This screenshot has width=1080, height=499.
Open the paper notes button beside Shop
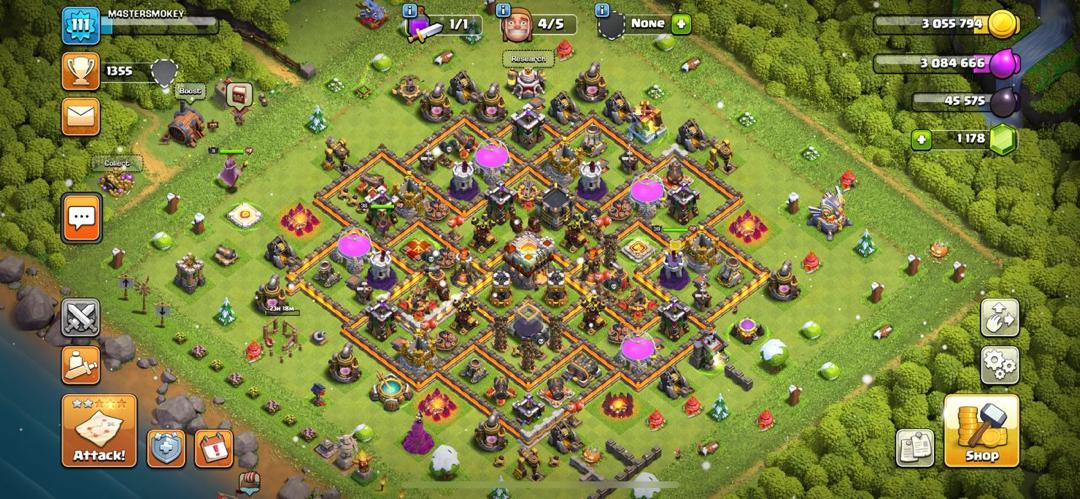point(914,447)
